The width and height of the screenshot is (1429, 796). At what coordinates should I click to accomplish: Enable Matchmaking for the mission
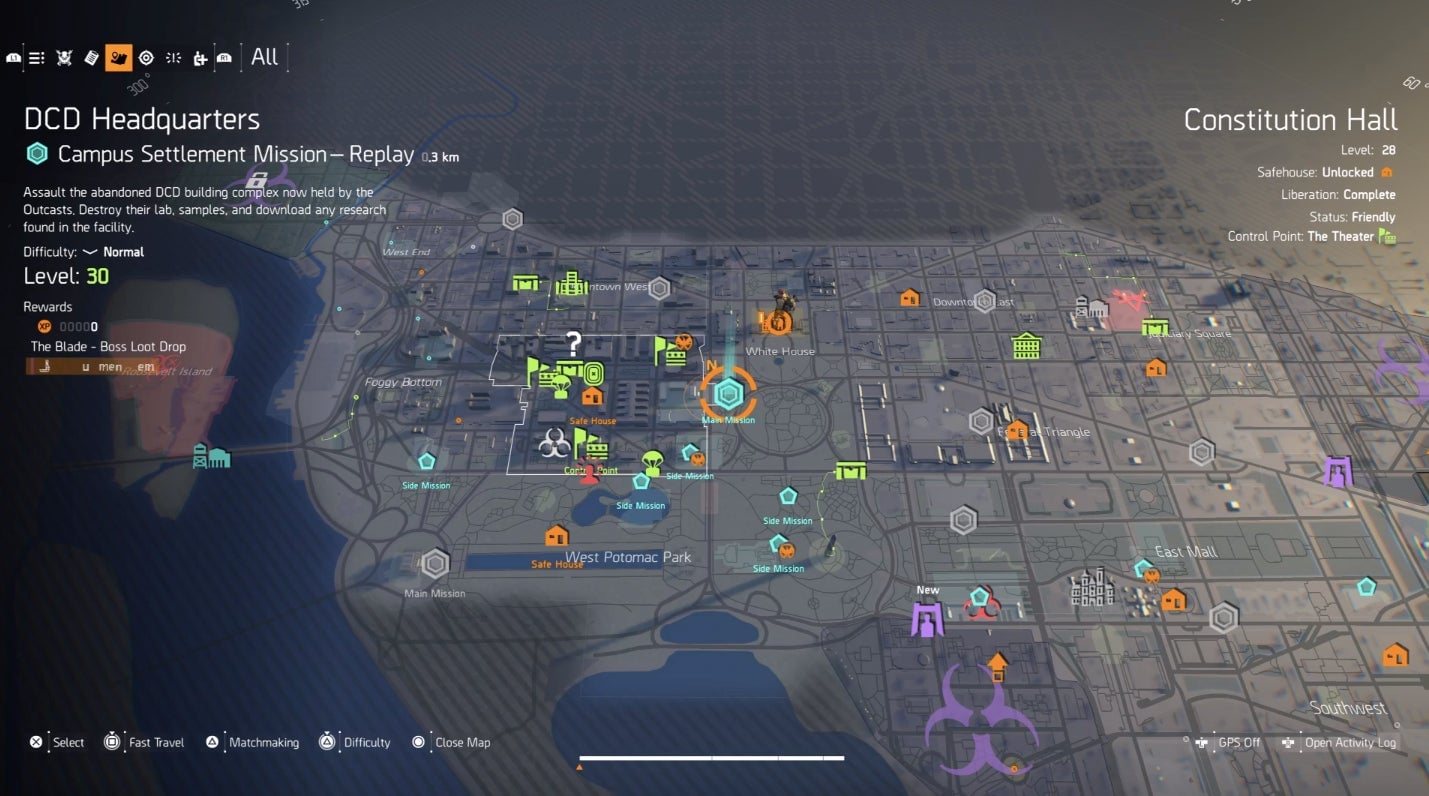[263, 742]
